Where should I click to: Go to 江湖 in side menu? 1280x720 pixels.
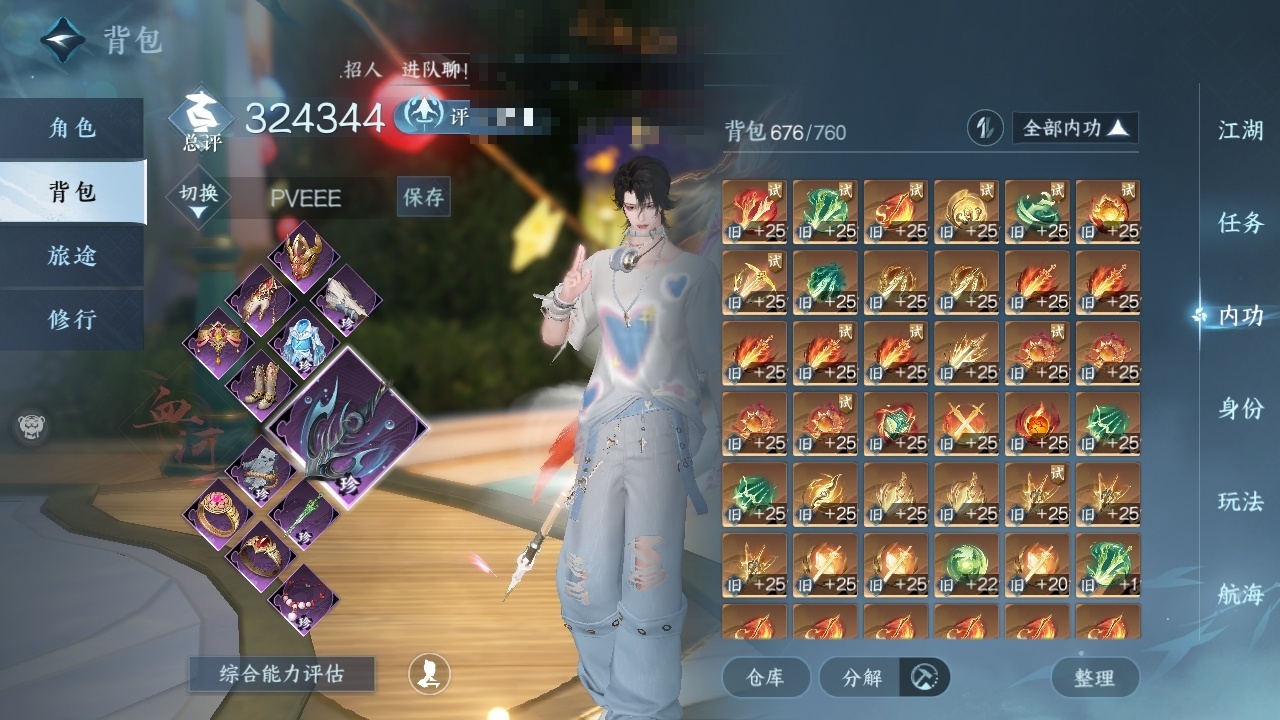pyautogui.click(x=1240, y=130)
